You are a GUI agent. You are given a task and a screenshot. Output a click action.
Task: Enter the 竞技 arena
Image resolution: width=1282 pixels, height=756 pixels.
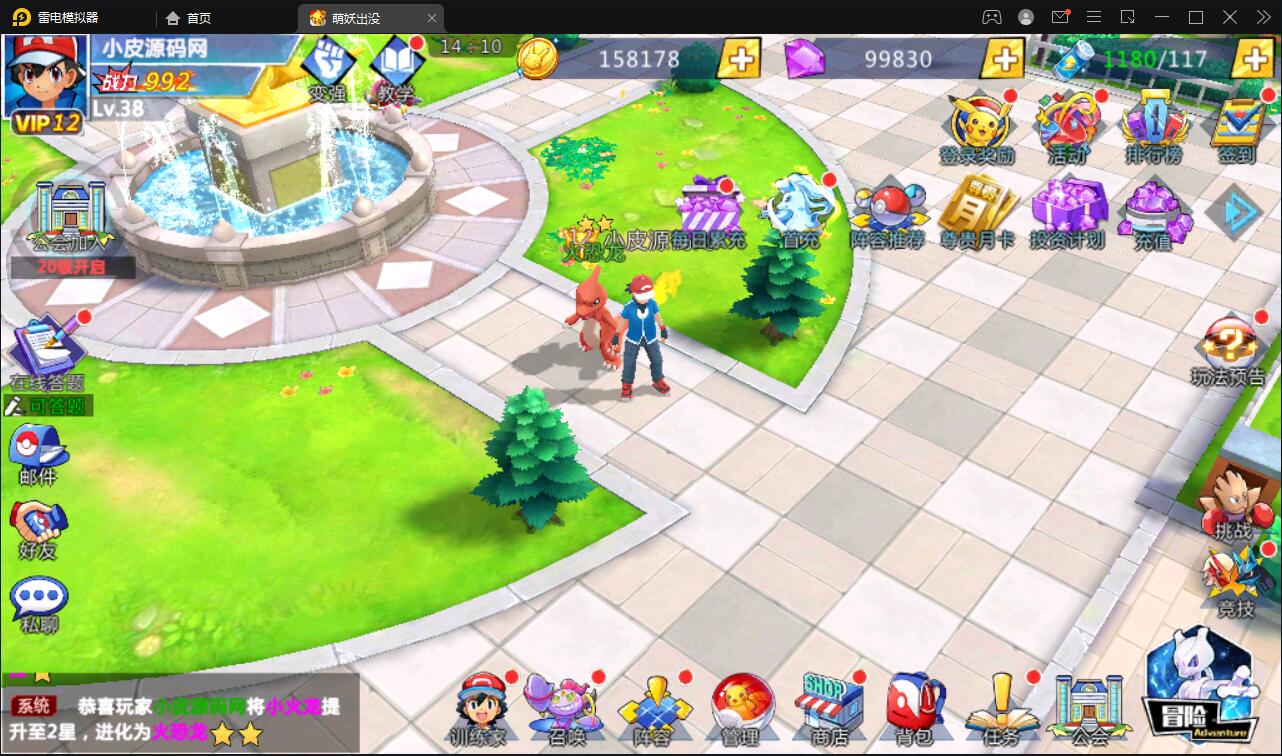1234,579
